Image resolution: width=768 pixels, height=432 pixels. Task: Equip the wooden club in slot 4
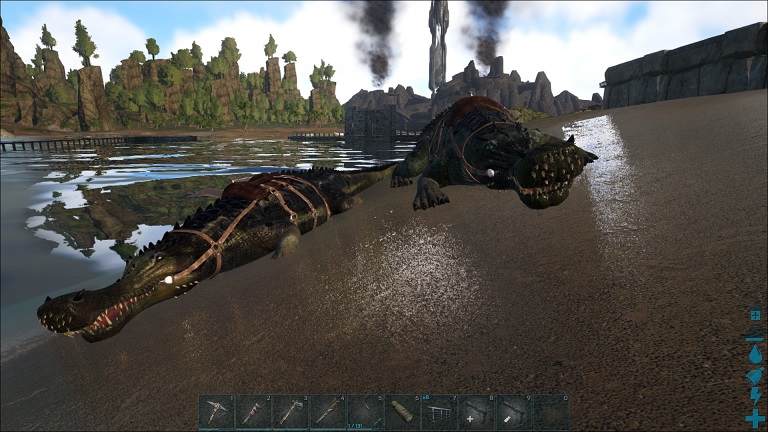(x=327, y=412)
